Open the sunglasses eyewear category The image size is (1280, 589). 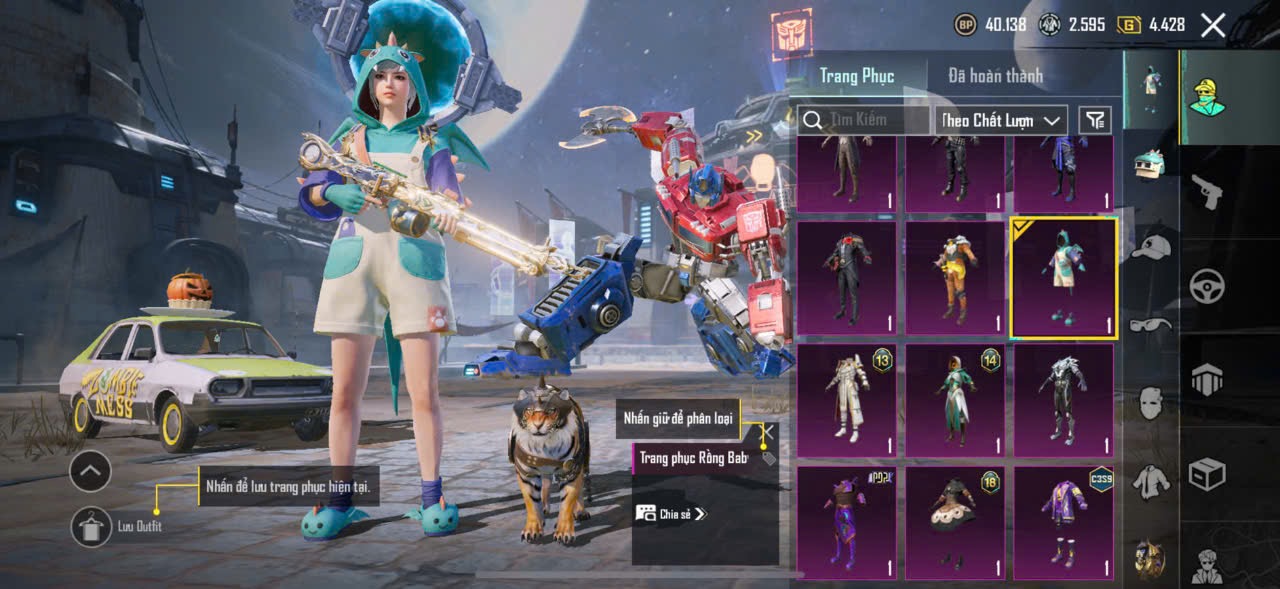[1151, 324]
